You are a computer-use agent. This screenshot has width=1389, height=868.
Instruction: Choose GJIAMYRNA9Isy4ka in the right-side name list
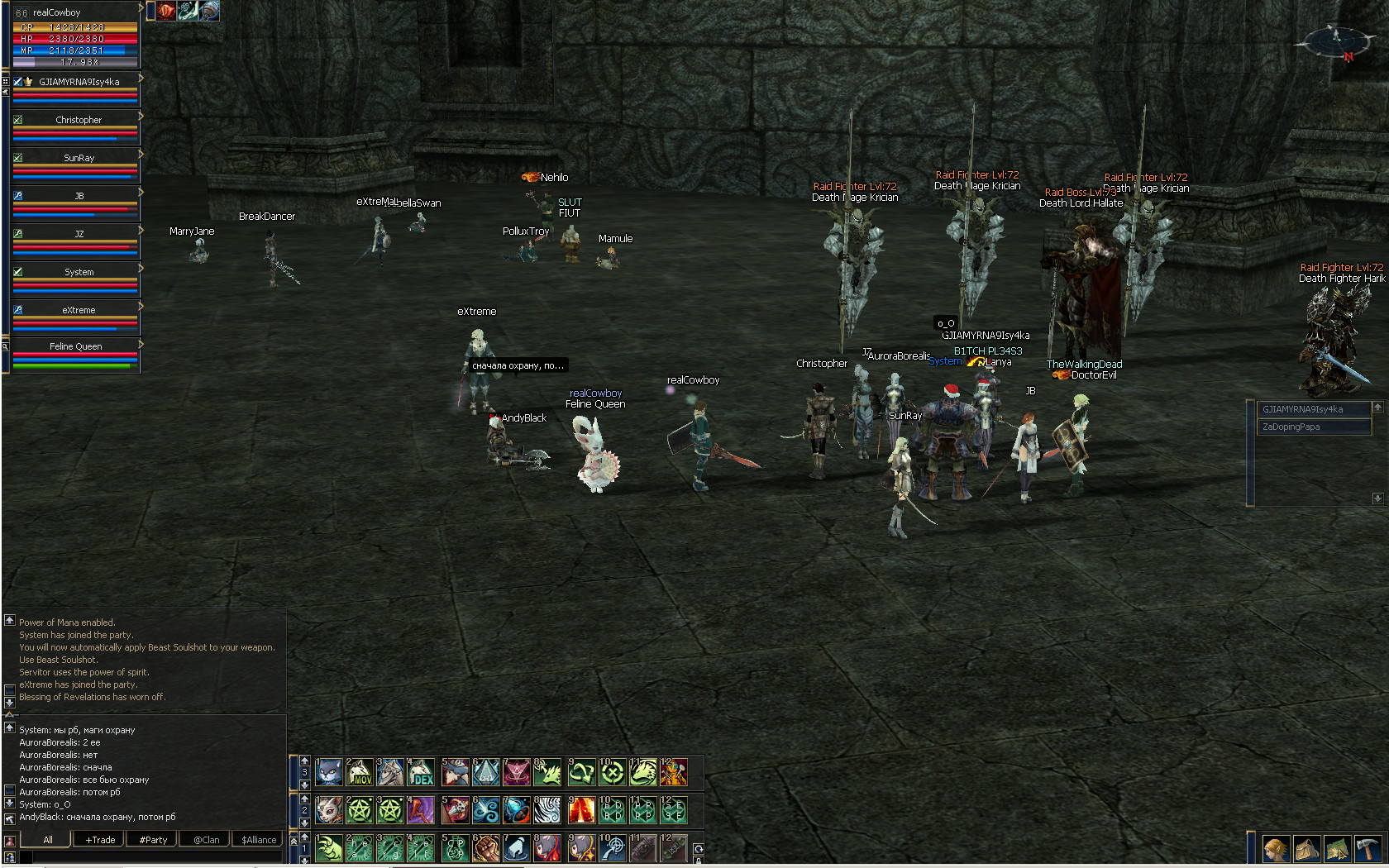point(1311,409)
